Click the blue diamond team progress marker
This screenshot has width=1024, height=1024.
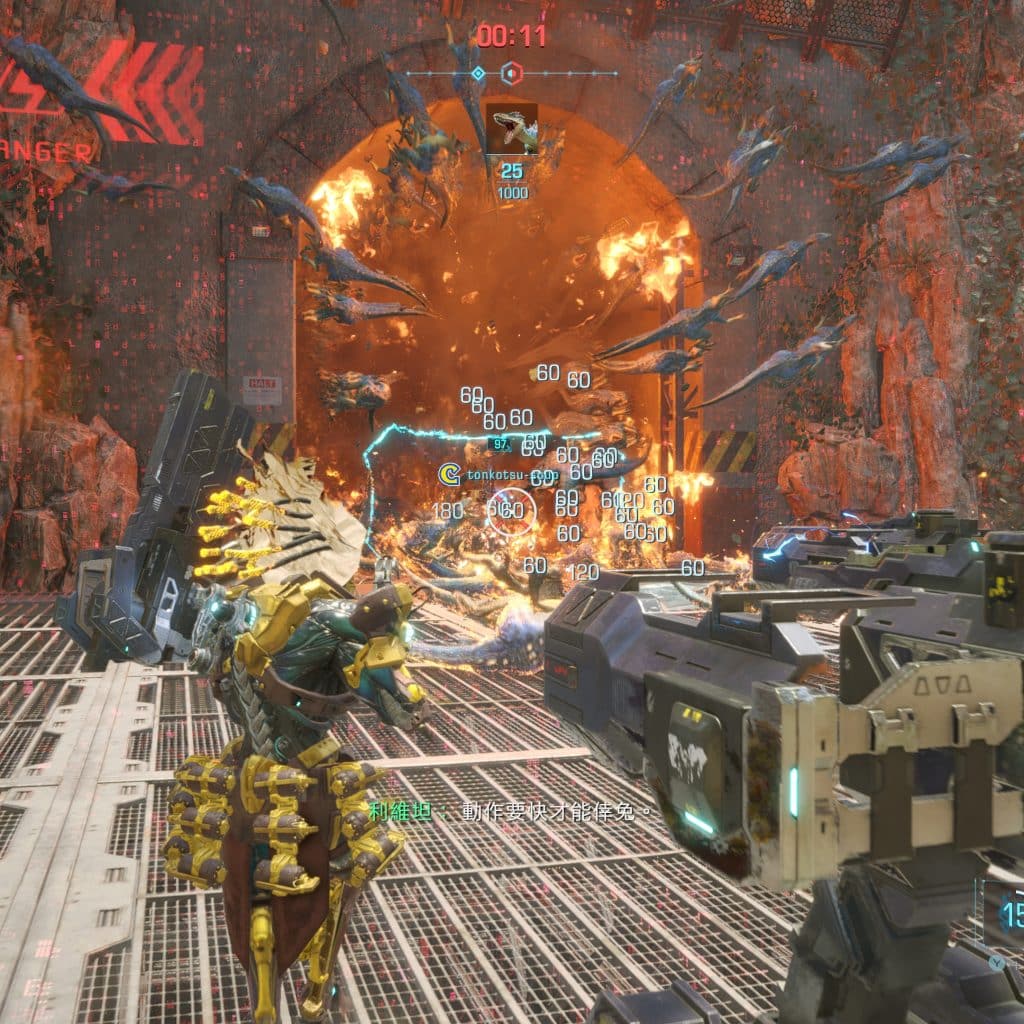tap(478, 73)
